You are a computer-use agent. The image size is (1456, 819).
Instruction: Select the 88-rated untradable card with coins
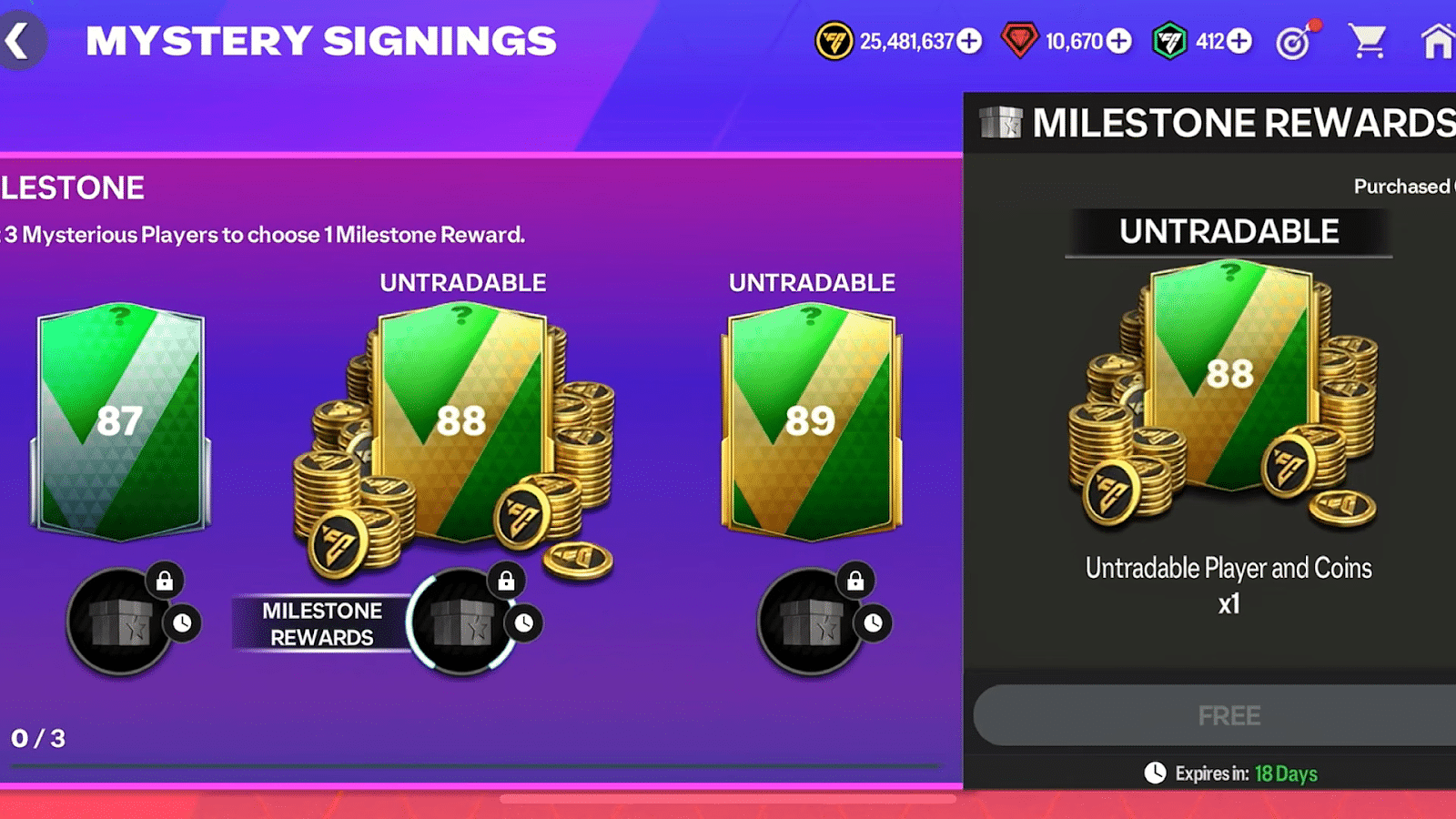click(x=464, y=419)
